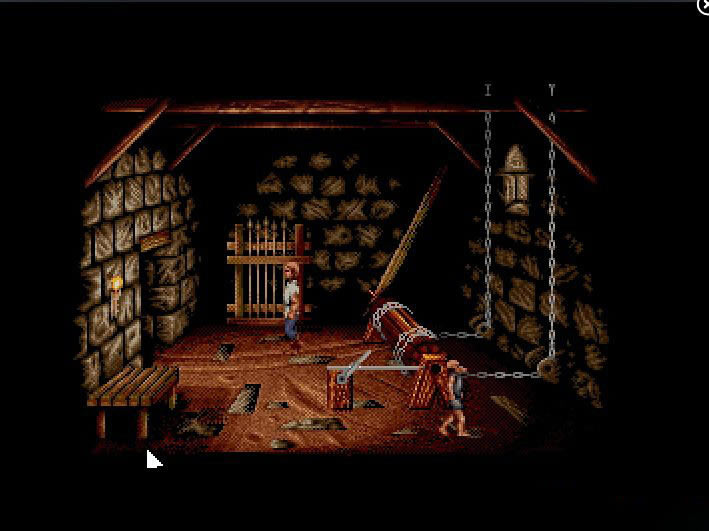Close the game viewer overlay
The width and height of the screenshot is (709, 531).
[702, 6]
